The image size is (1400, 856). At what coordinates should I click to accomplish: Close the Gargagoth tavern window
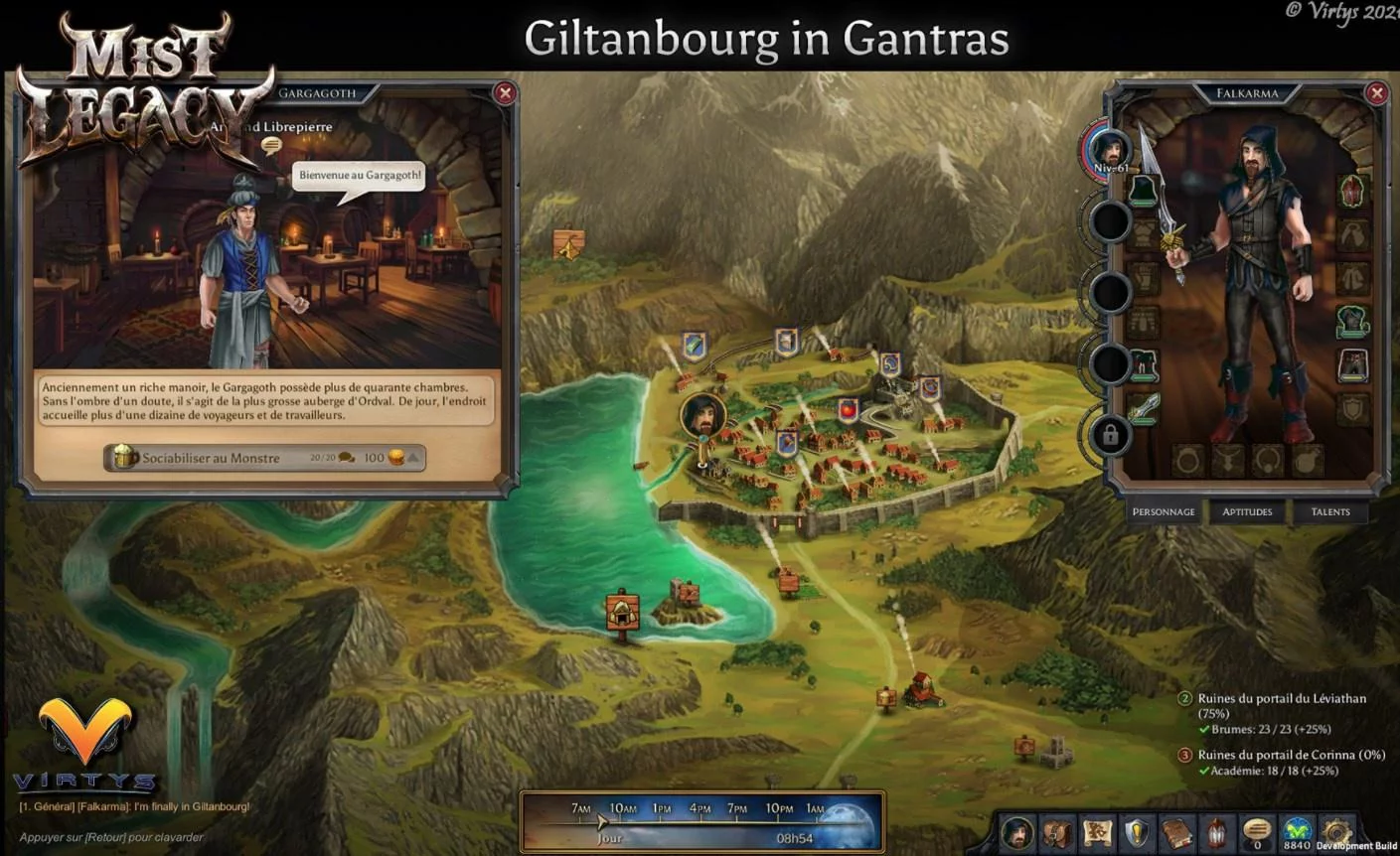click(x=505, y=93)
